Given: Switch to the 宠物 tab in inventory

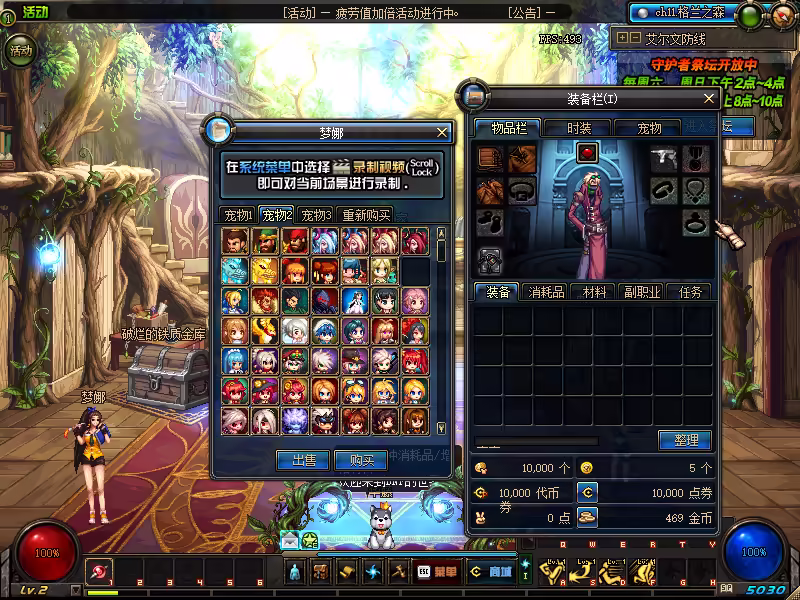Looking at the screenshot, I should [x=649, y=128].
